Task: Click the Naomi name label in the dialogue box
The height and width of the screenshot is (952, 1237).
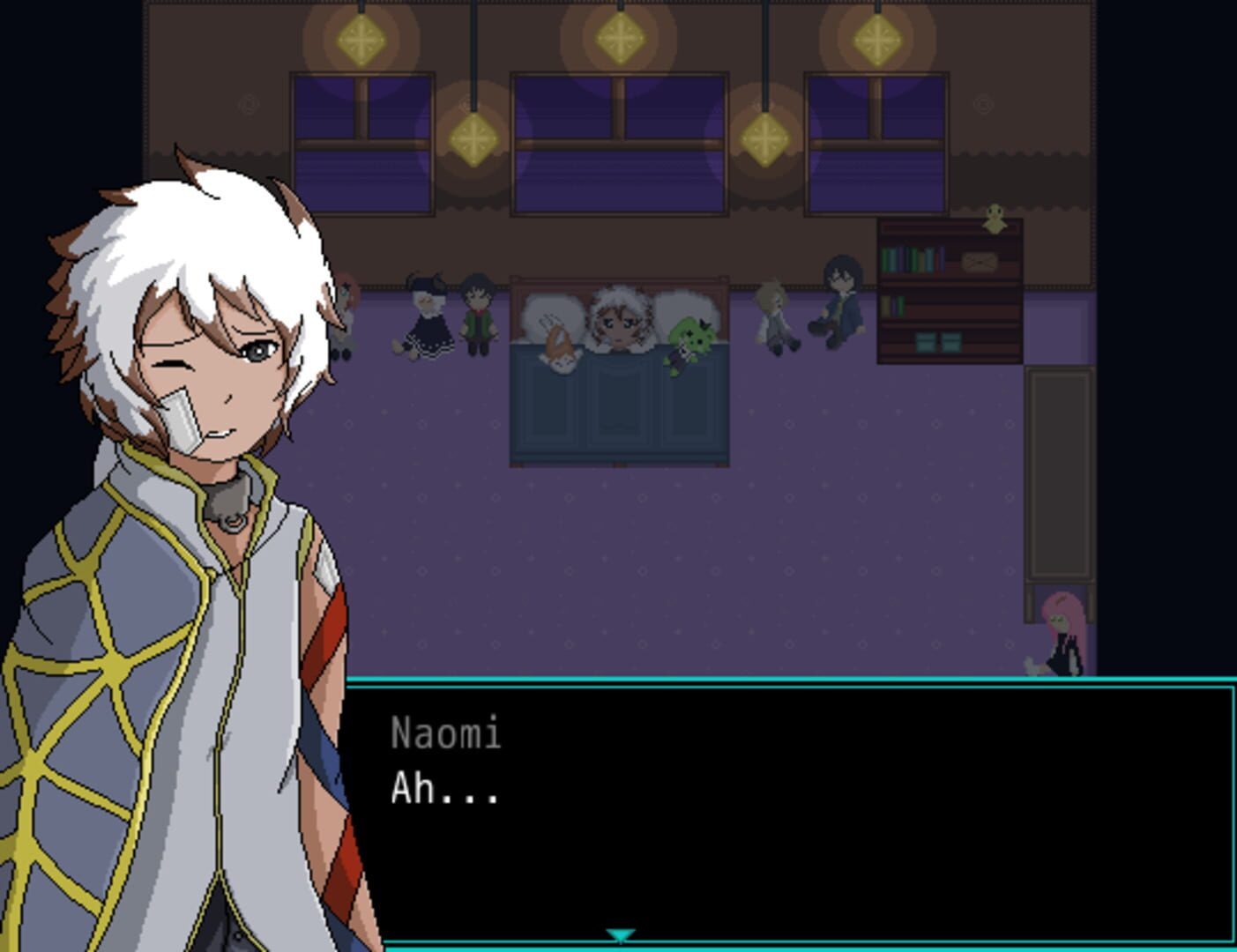Action: [445, 733]
